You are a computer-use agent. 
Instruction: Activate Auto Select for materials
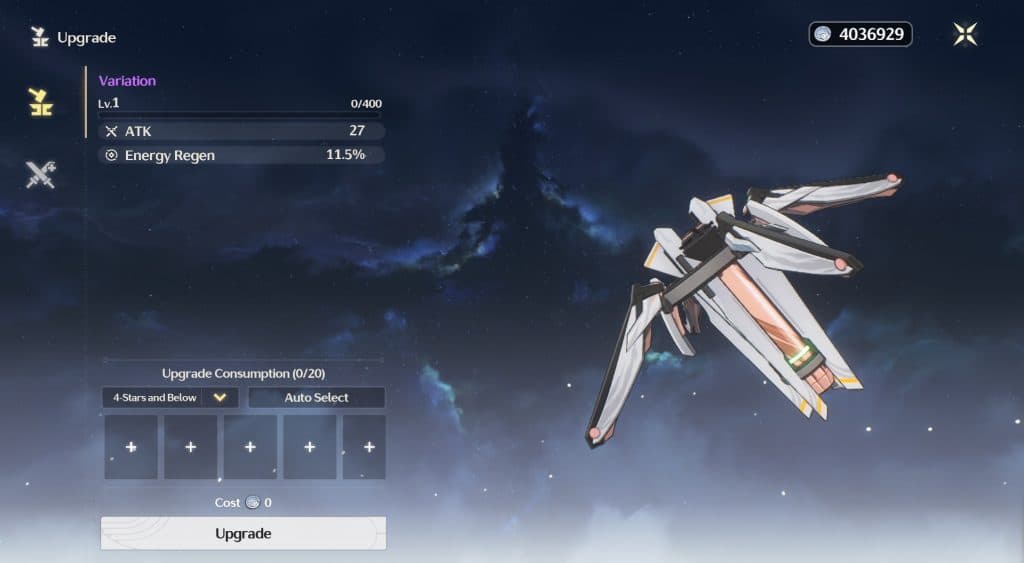316,397
